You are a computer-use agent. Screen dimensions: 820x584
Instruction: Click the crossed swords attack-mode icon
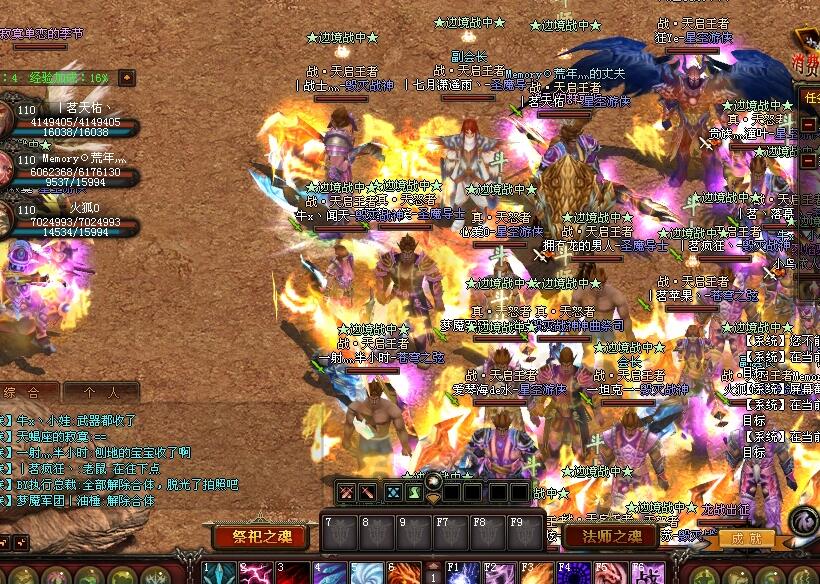tap(346, 492)
